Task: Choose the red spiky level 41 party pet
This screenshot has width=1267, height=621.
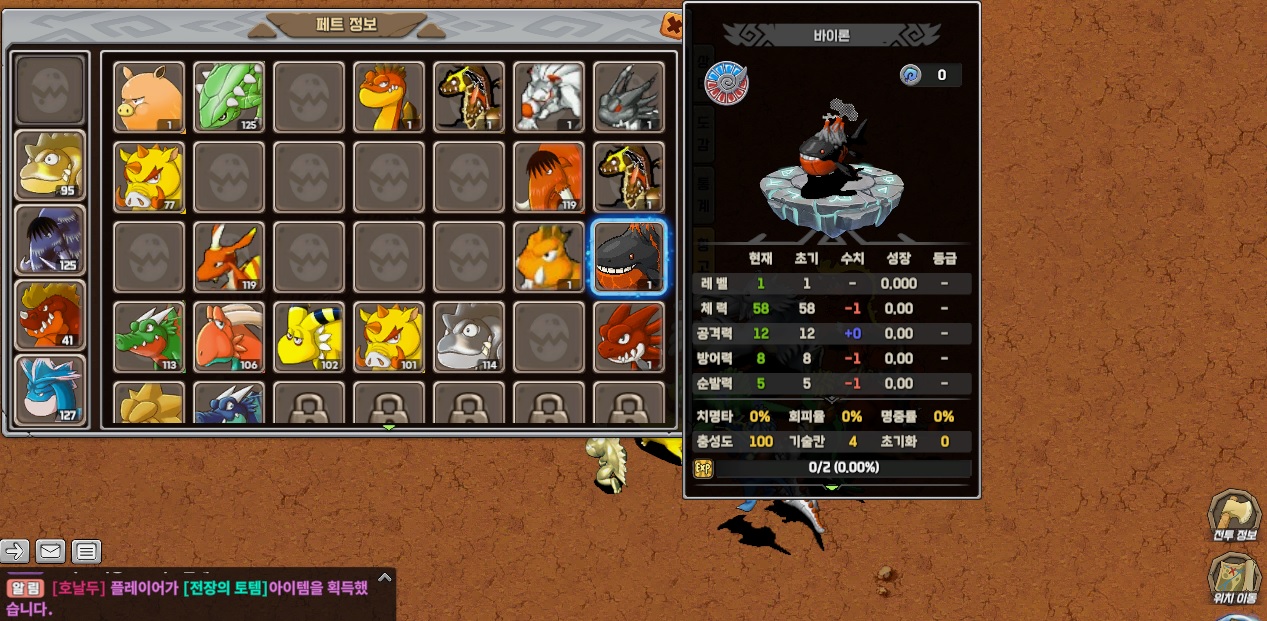Action: pos(51,315)
